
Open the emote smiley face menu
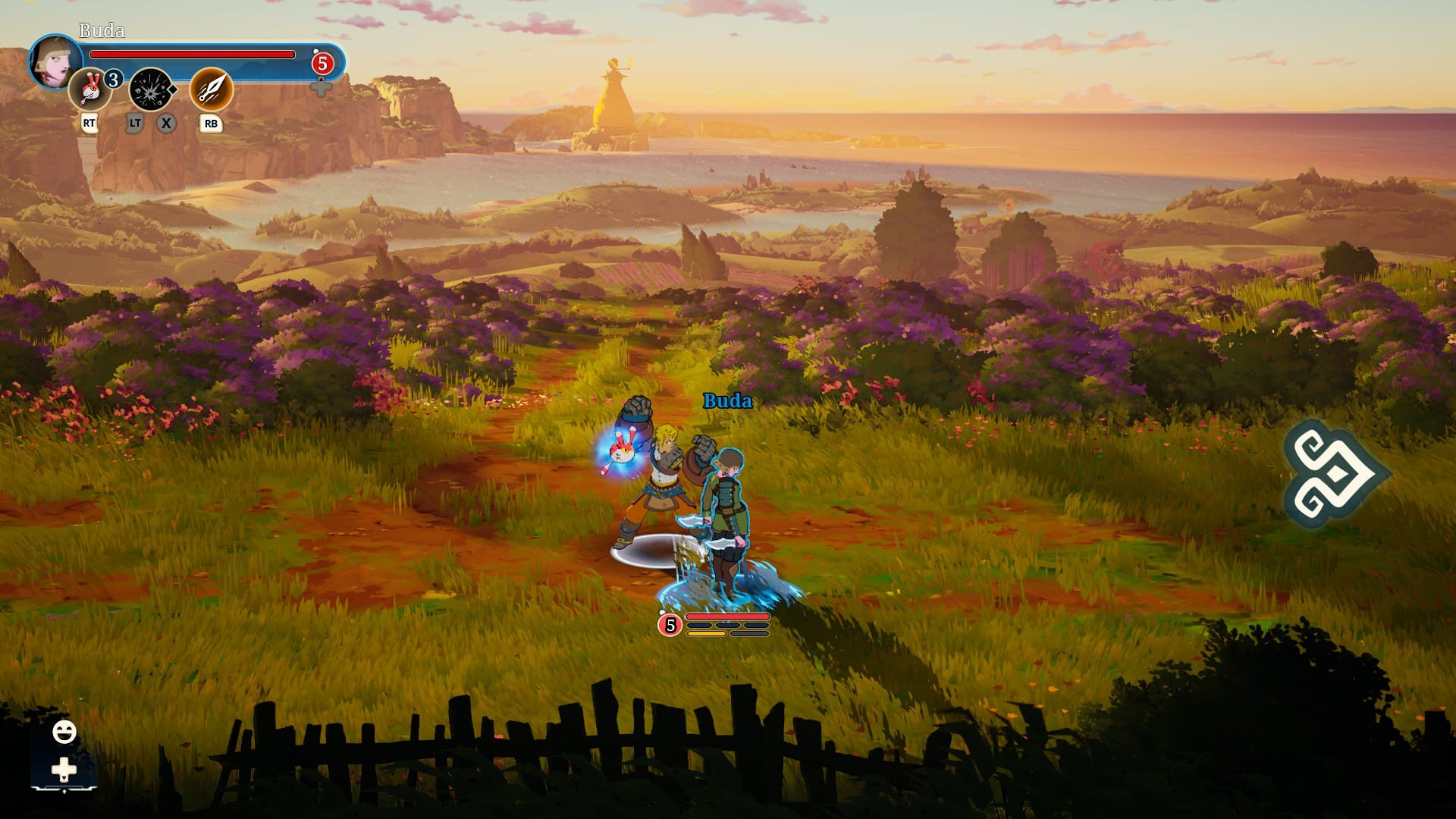(64, 732)
